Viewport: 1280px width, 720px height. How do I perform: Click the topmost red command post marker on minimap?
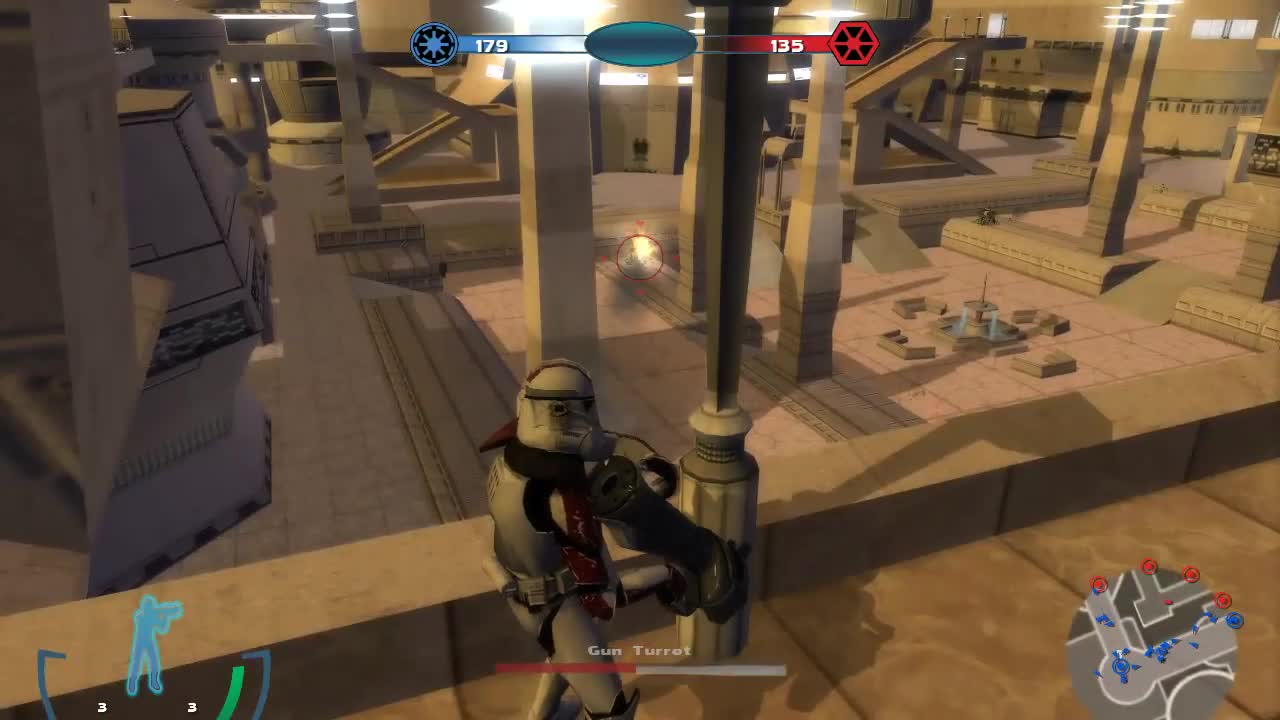1148,566
